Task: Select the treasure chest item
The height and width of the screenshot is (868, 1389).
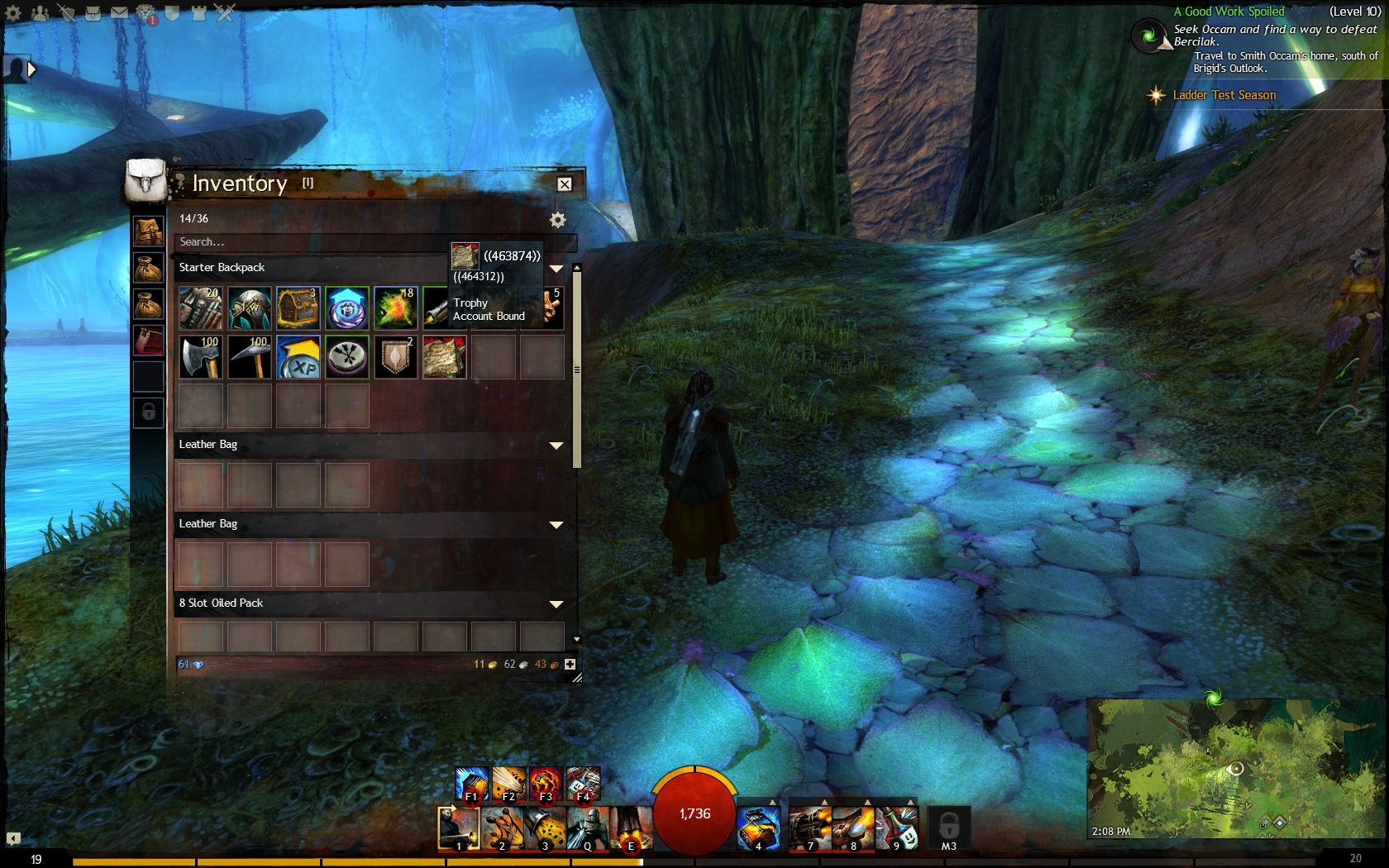Action: pyautogui.click(x=298, y=308)
